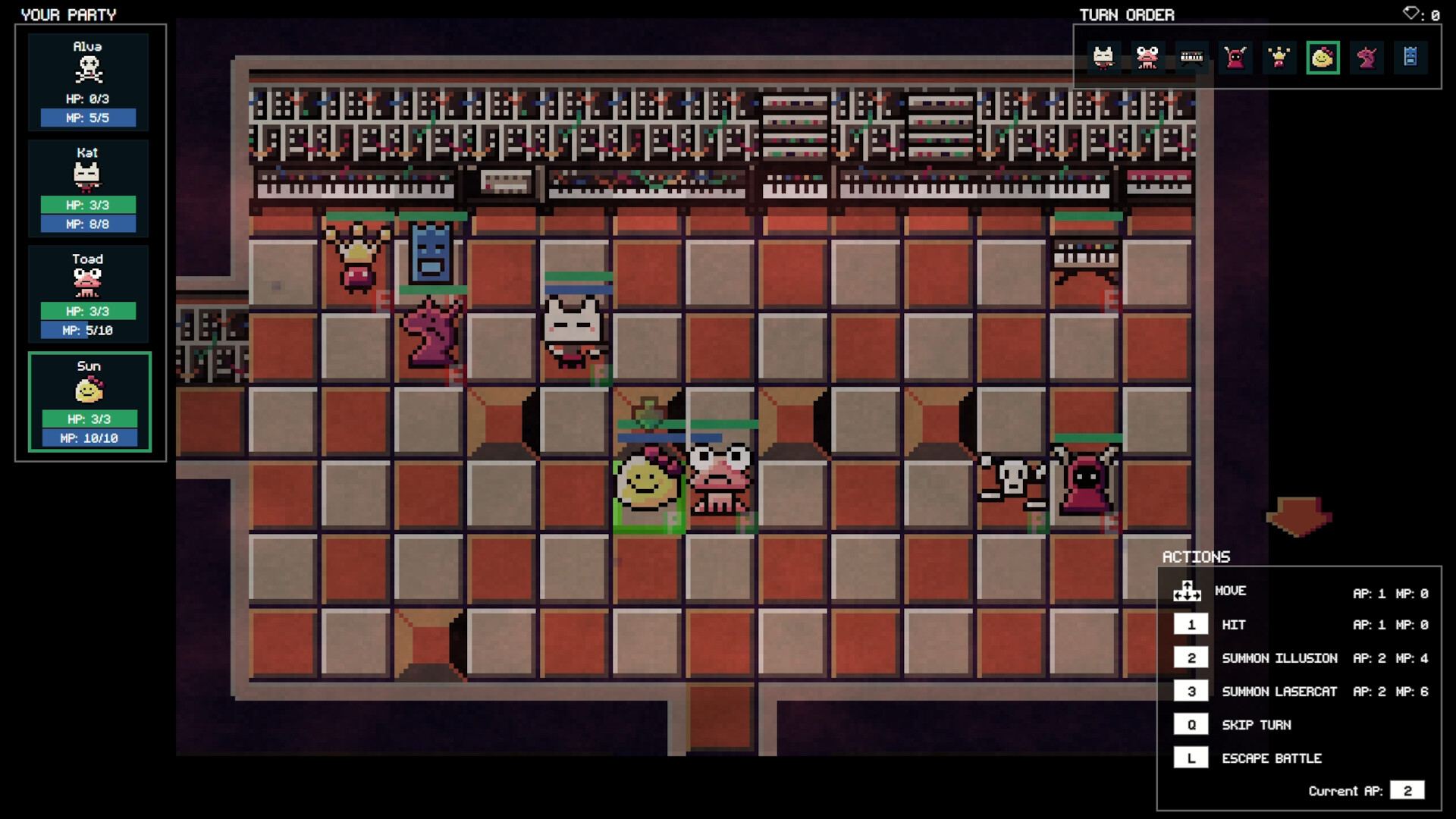The height and width of the screenshot is (819, 1456).
Task: Click Sun's sprite on the battlefield grid
Action: [648, 480]
